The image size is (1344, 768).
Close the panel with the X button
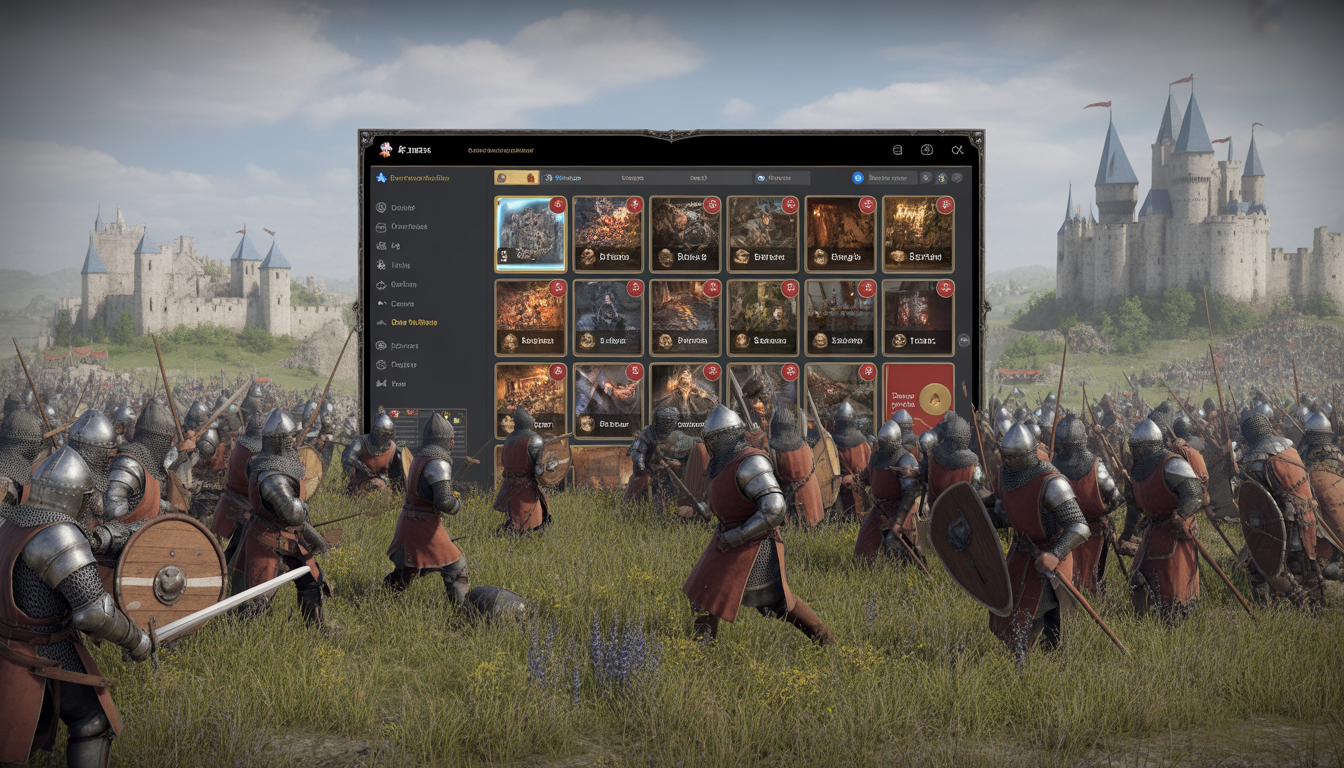tap(957, 150)
